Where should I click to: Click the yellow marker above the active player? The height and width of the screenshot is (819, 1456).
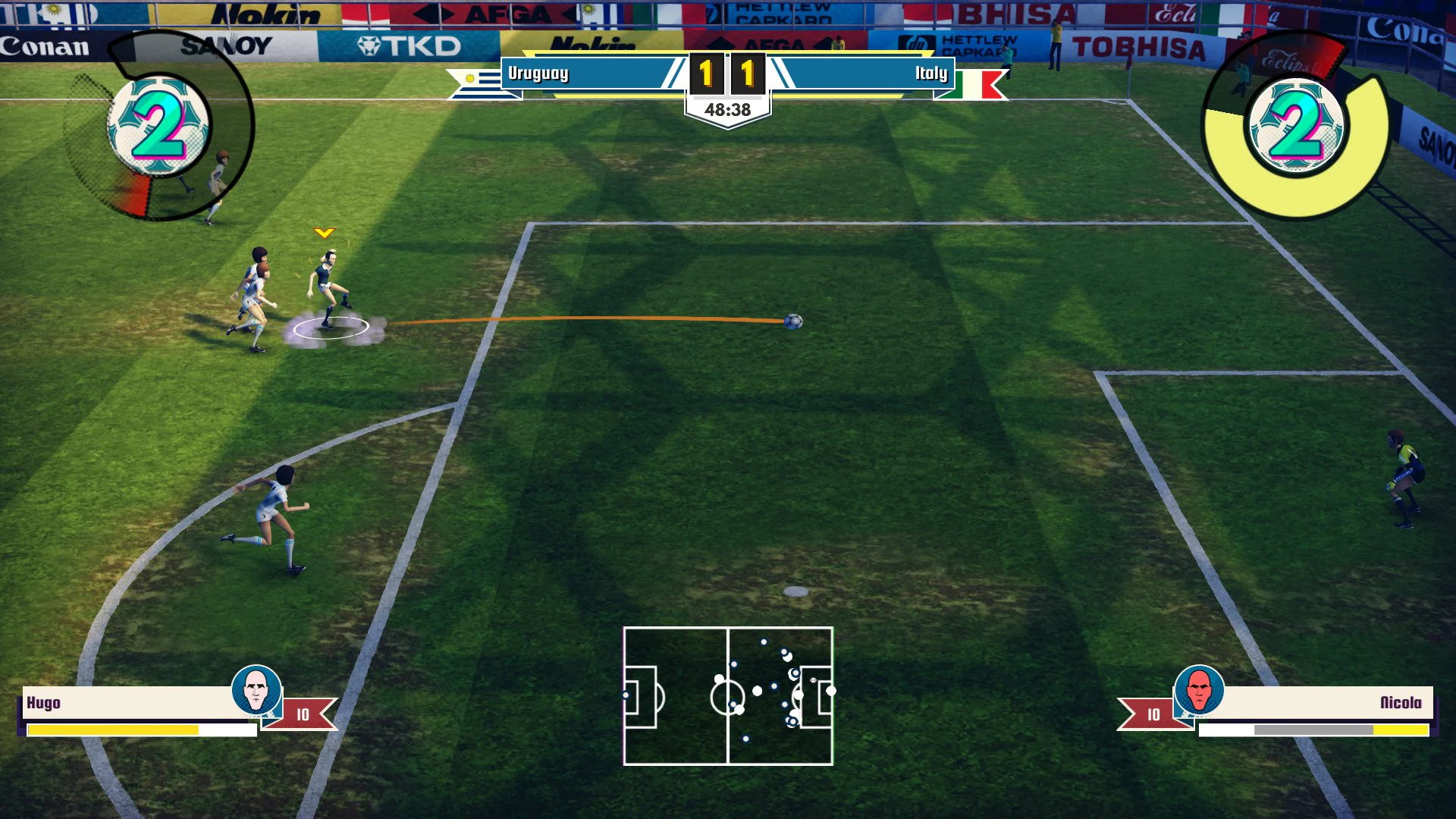tap(327, 233)
